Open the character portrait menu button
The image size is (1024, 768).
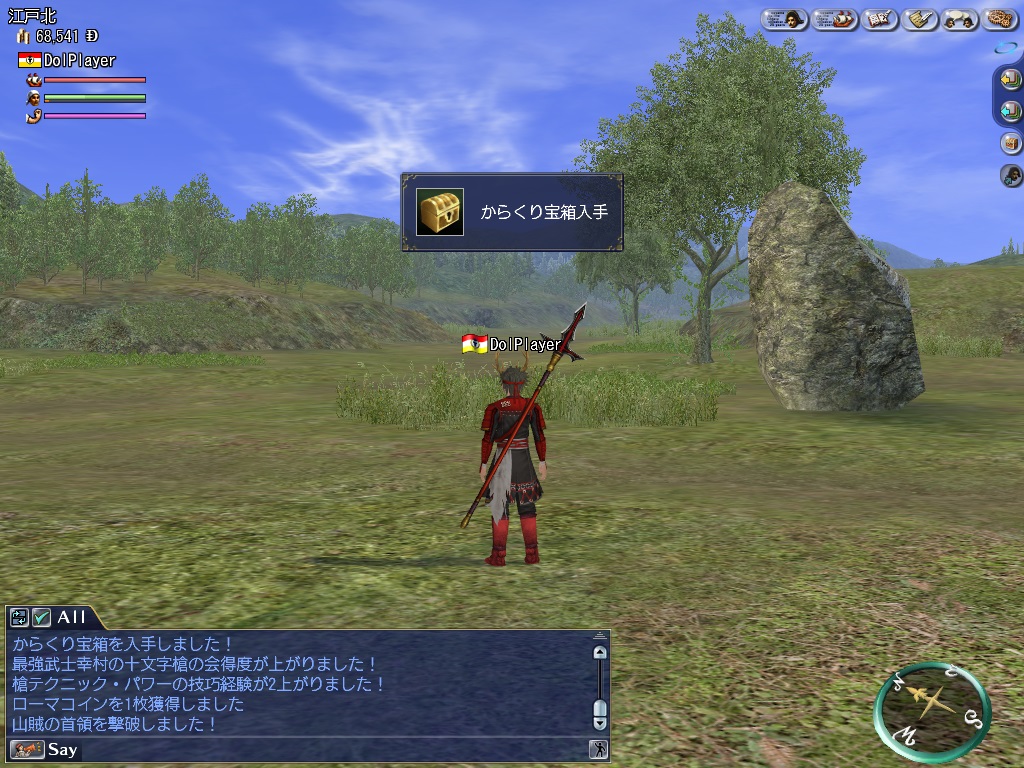[784, 19]
